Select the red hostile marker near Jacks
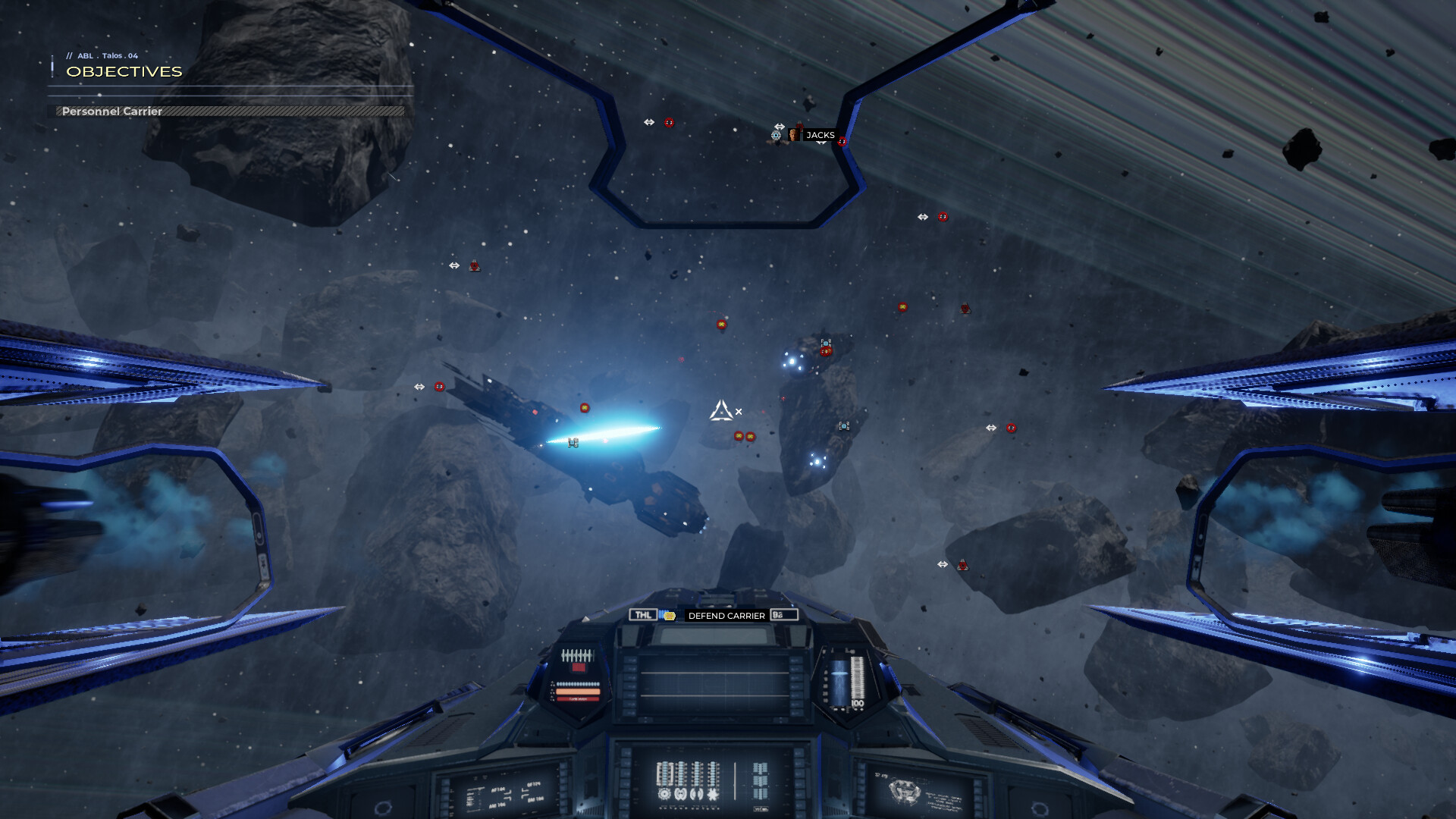The image size is (1456, 819). pos(842,142)
